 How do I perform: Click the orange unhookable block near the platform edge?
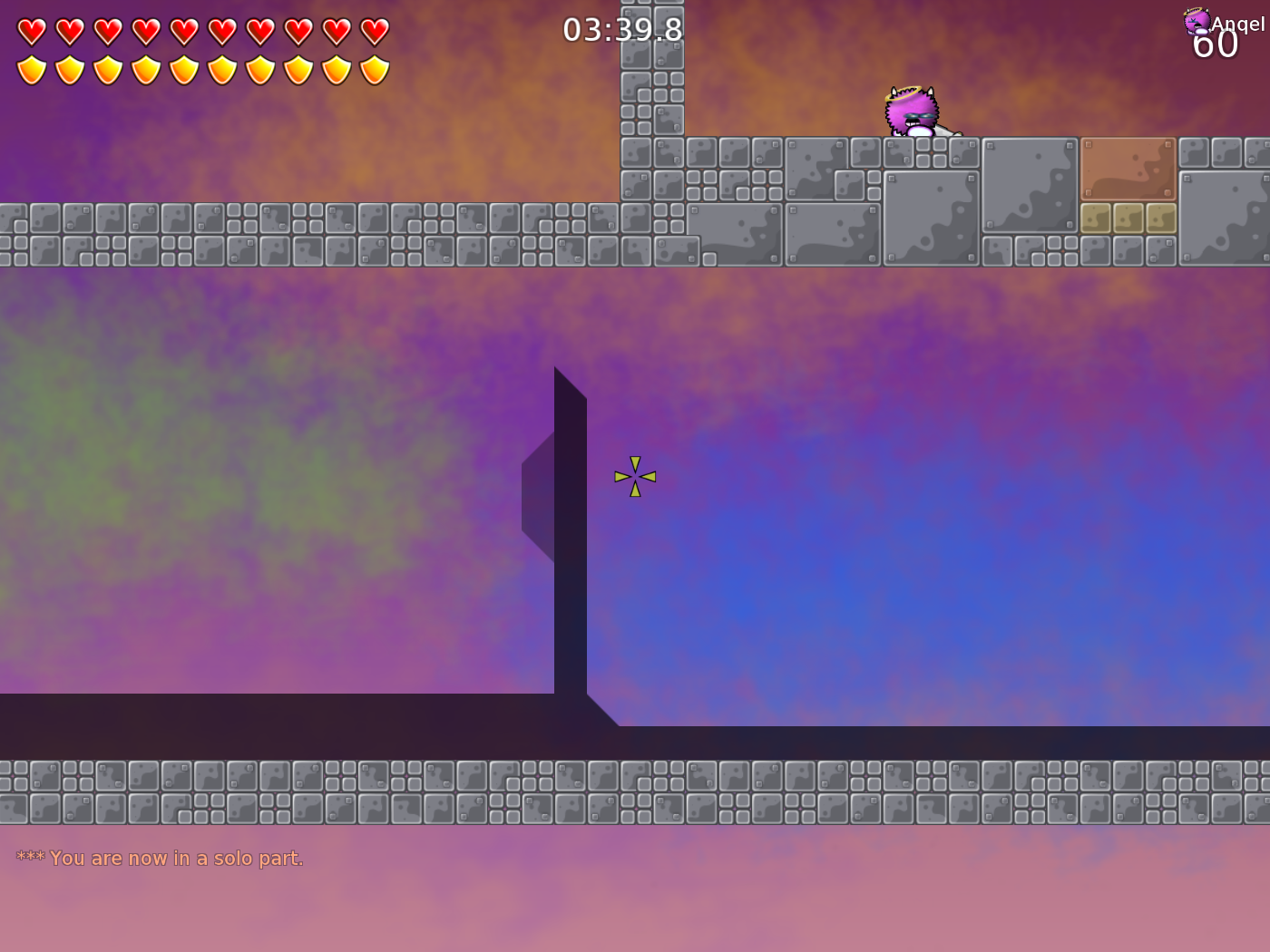1128,169
